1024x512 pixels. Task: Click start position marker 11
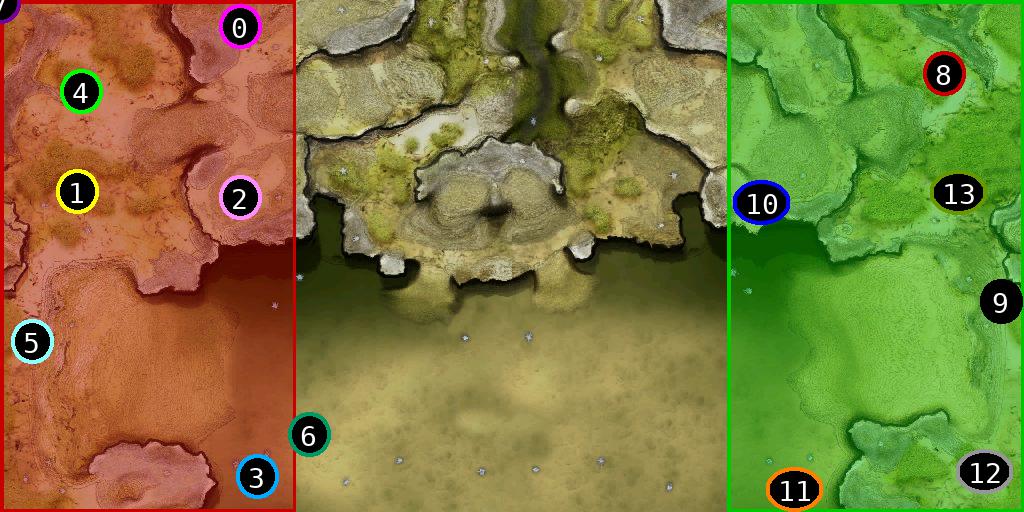tap(794, 490)
